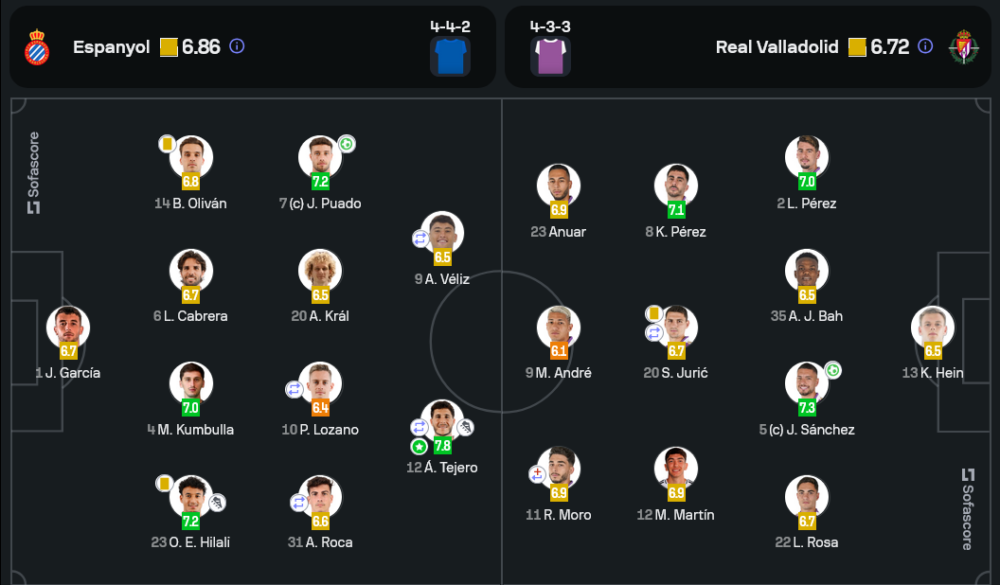Open J. García's player card
Viewport: 1000px width, 585px height.
[68, 328]
